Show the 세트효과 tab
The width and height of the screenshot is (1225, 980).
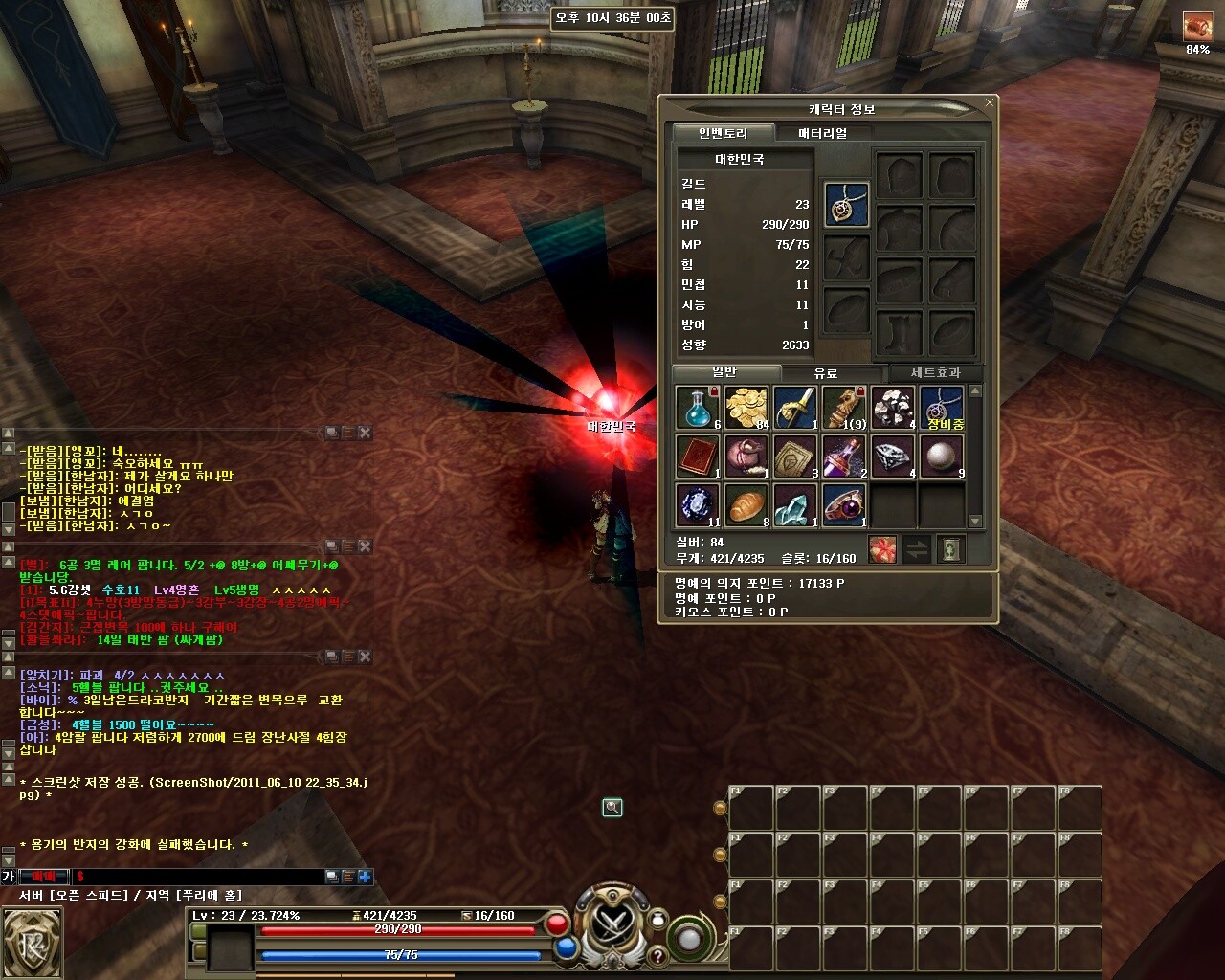(x=934, y=373)
